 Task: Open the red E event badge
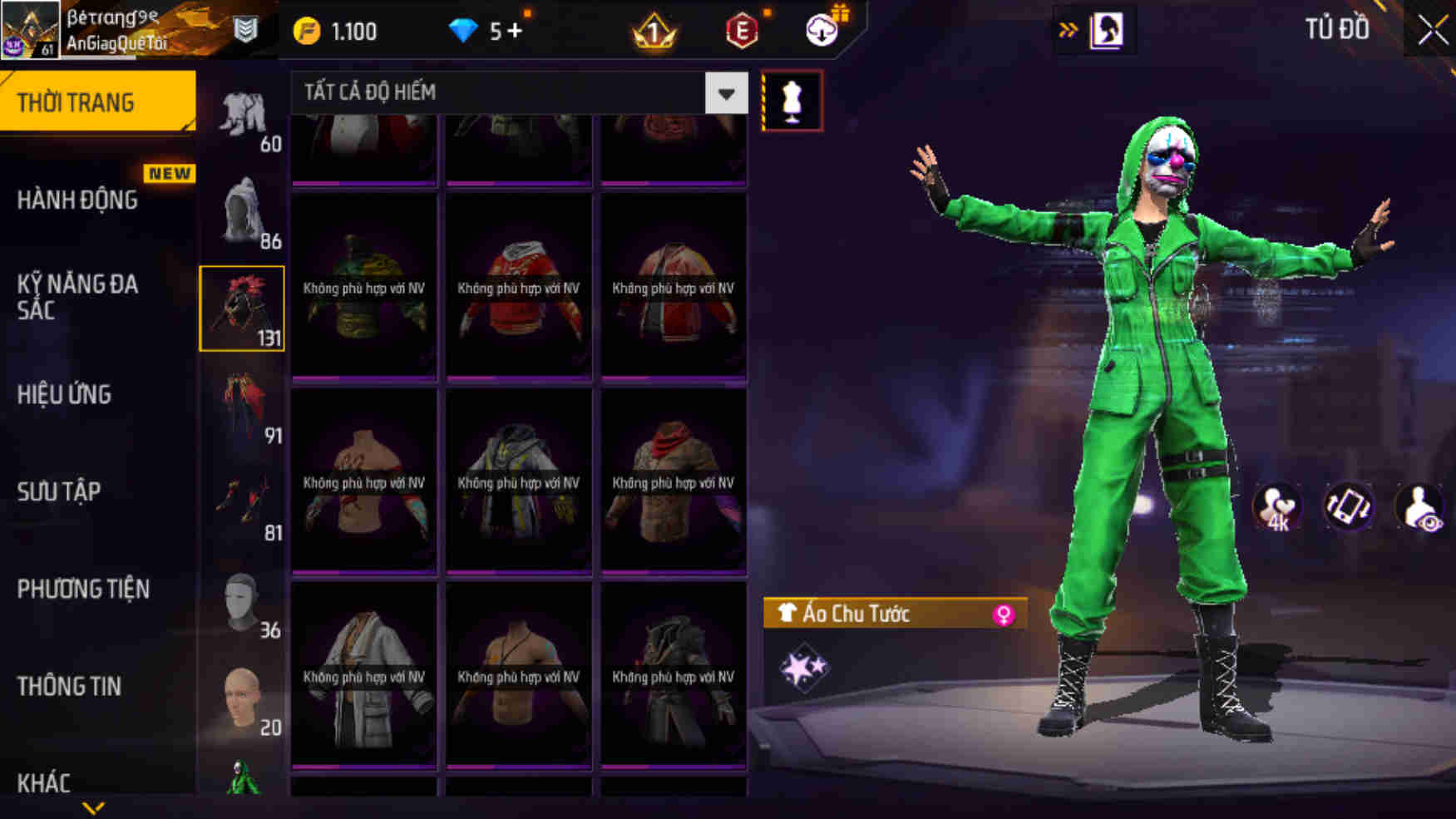(743, 30)
